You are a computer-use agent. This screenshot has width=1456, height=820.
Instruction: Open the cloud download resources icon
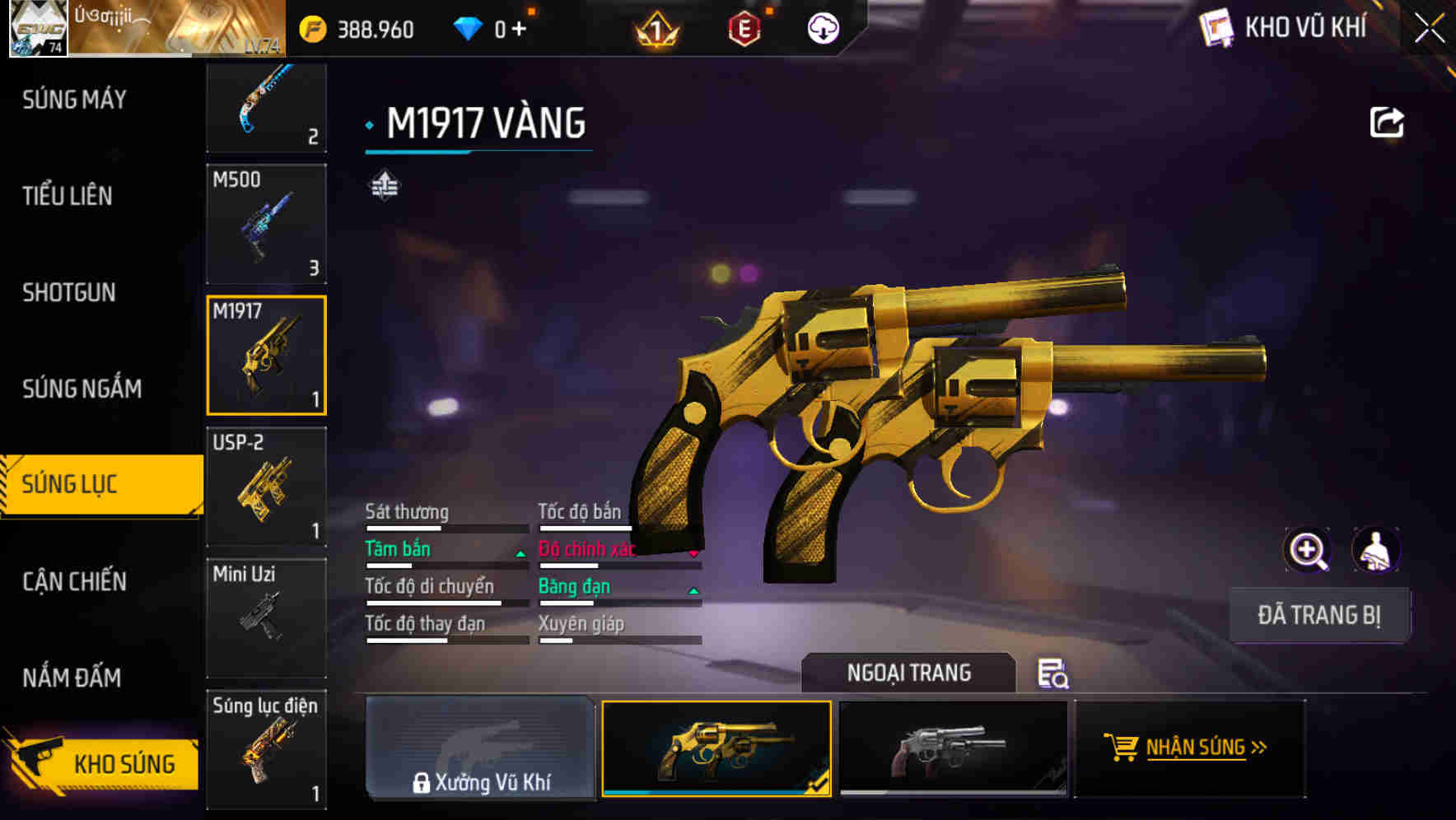click(822, 28)
